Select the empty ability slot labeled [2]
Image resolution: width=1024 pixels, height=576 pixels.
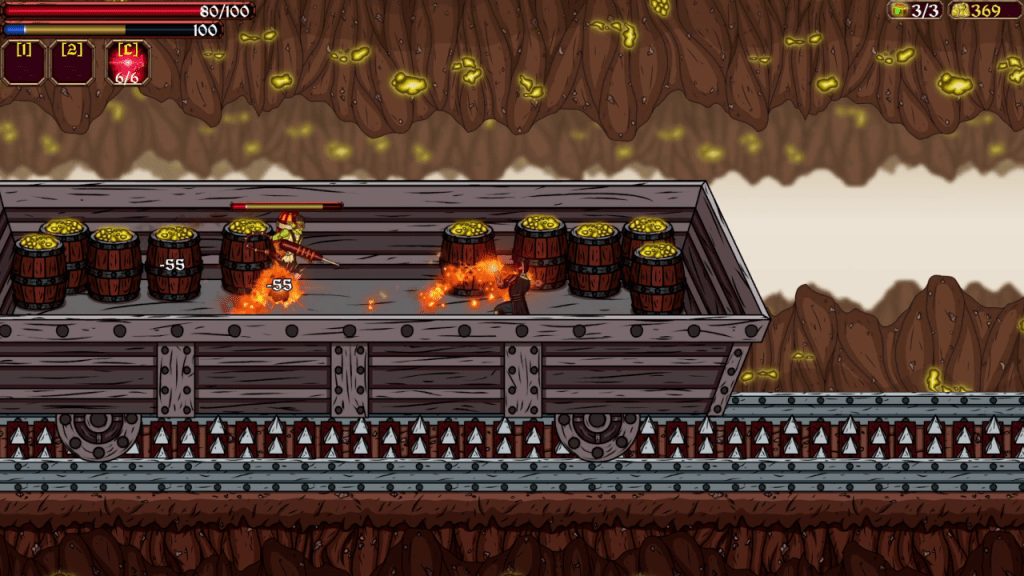(x=72, y=62)
